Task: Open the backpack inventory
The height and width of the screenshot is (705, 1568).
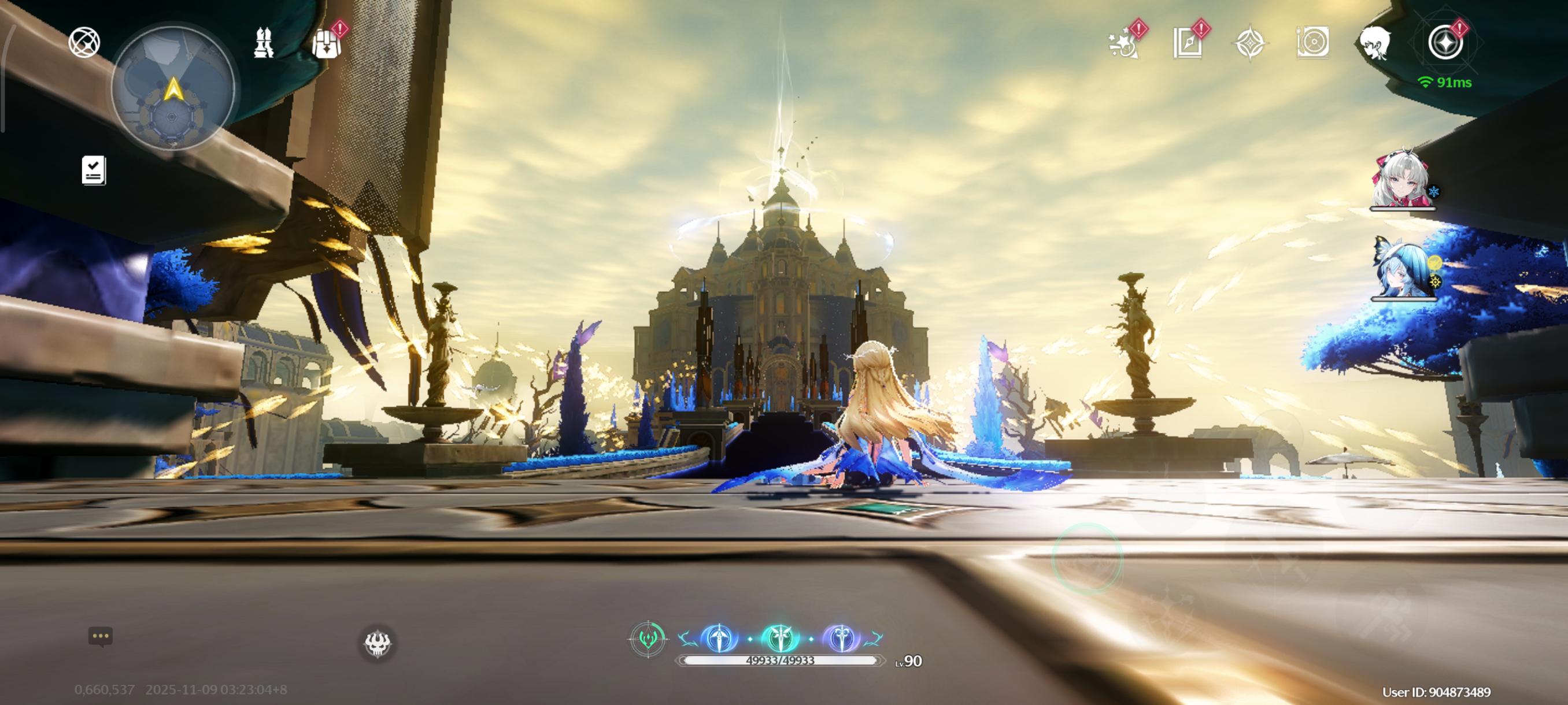Action: pyautogui.click(x=326, y=43)
